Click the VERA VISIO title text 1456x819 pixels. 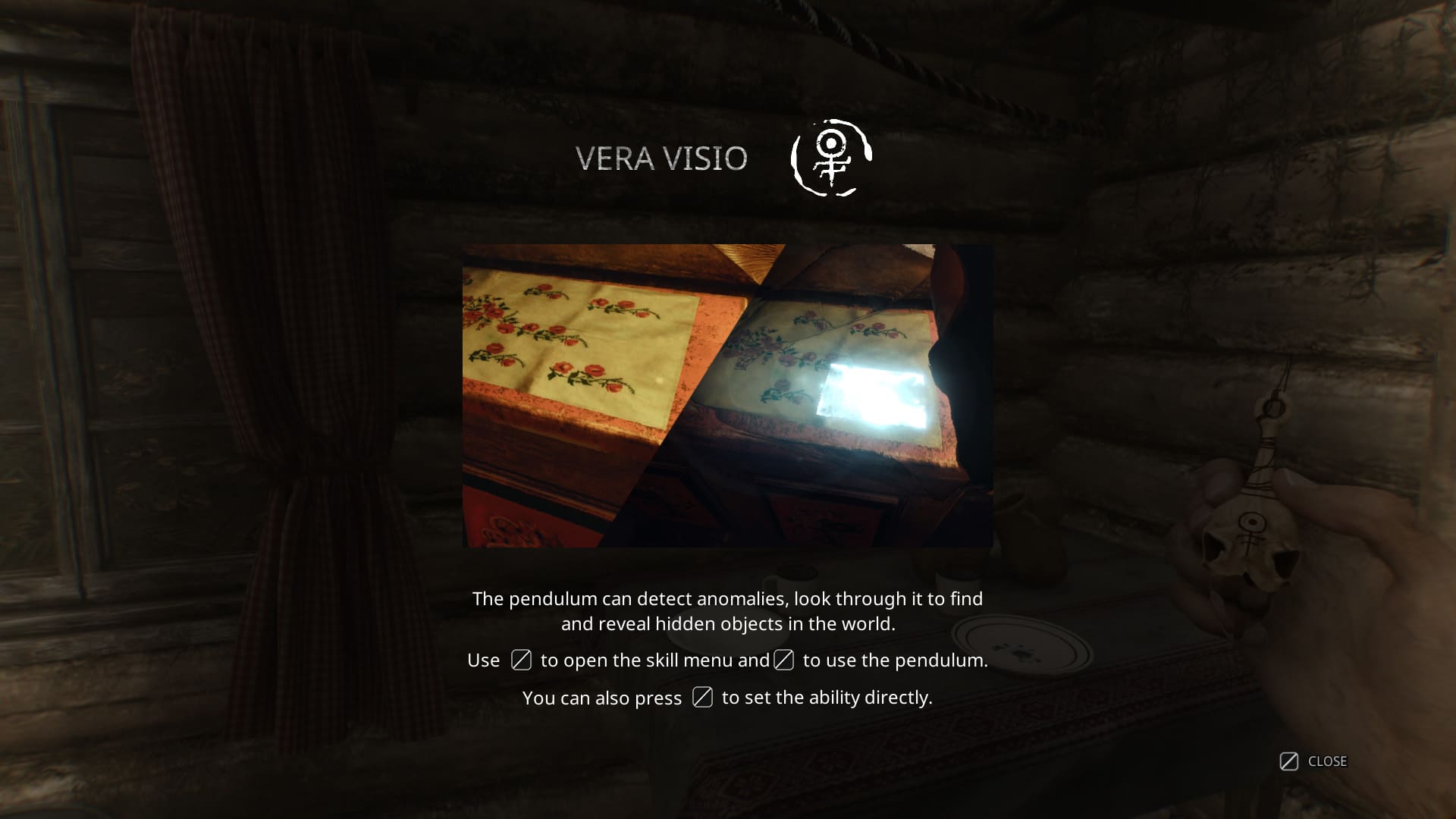[661, 158]
